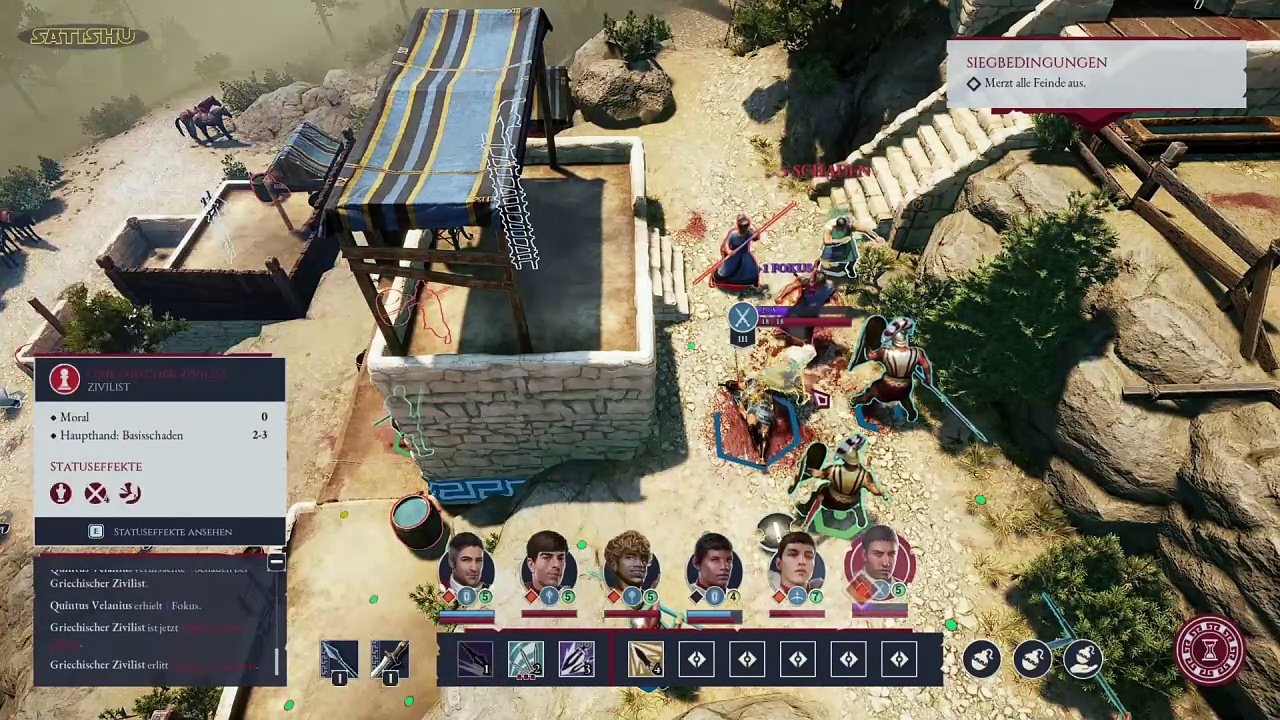Activate ability slot 1 with dark blades
Image resolution: width=1280 pixels, height=720 pixels.
pyautogui.click(x=474, y=659)
